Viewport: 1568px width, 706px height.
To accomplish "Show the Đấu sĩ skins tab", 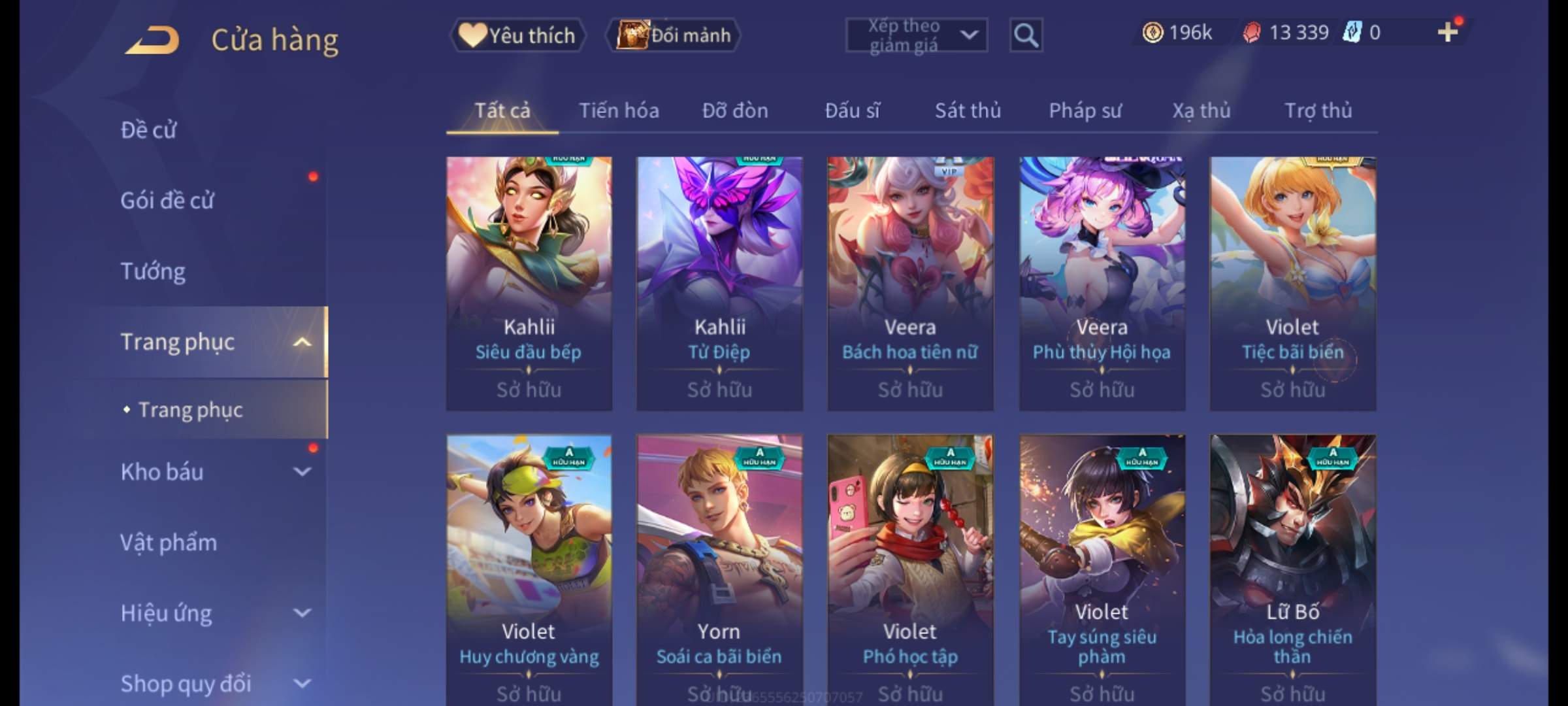I will [852, 110].
